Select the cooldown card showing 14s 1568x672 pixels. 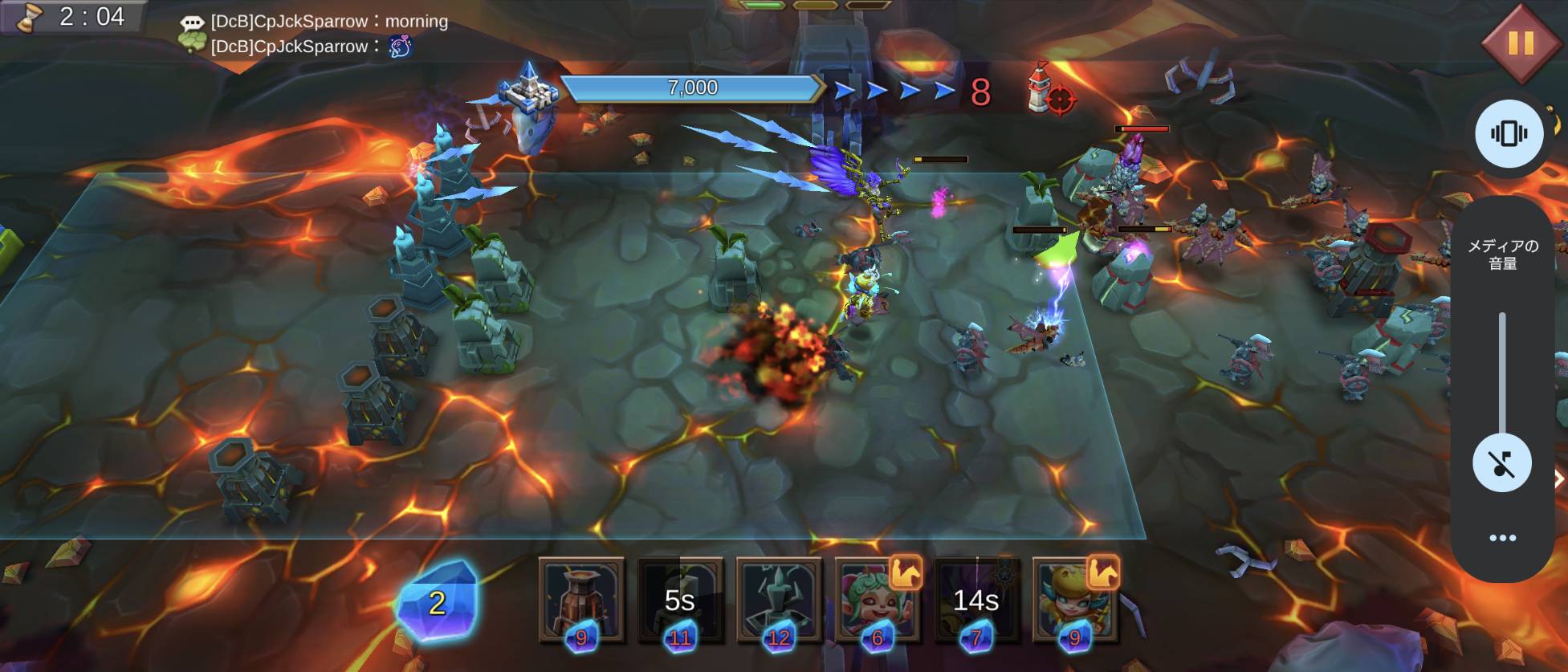click(975, 600)
